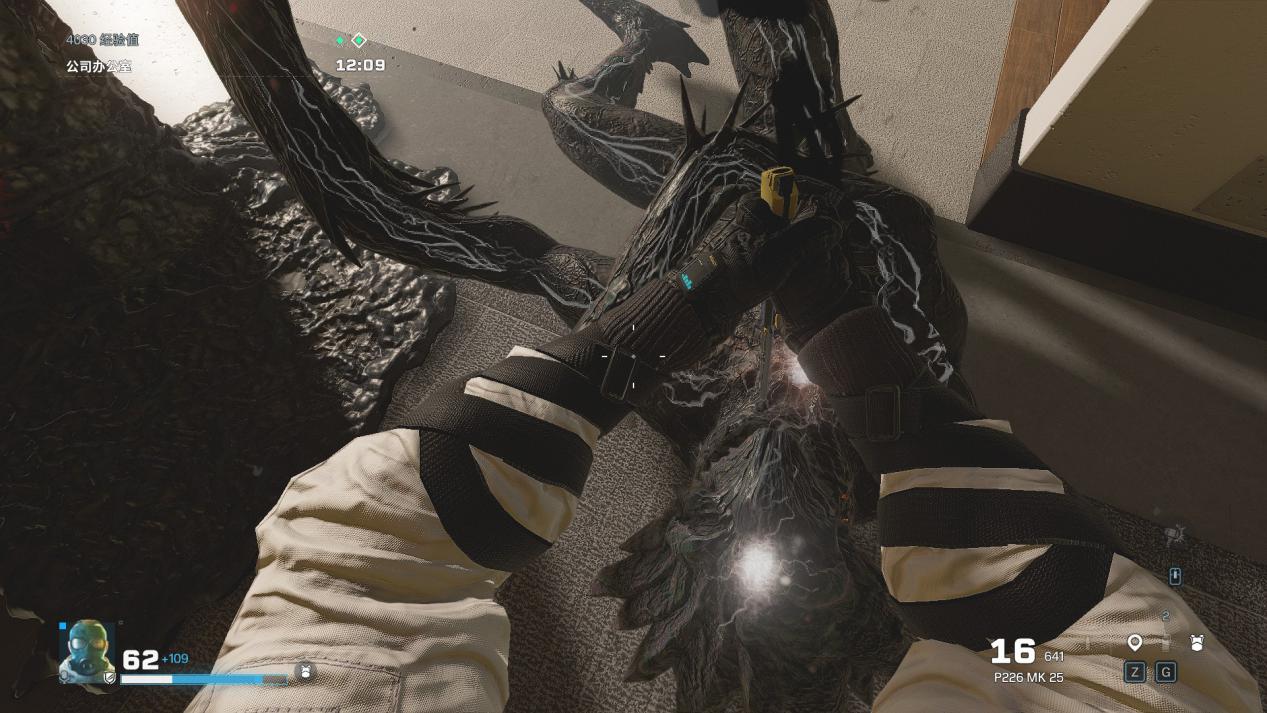Screen dimensions: 1267x713
Task: Click the gas mask operator portrait
Action: [x=87, y=651]
